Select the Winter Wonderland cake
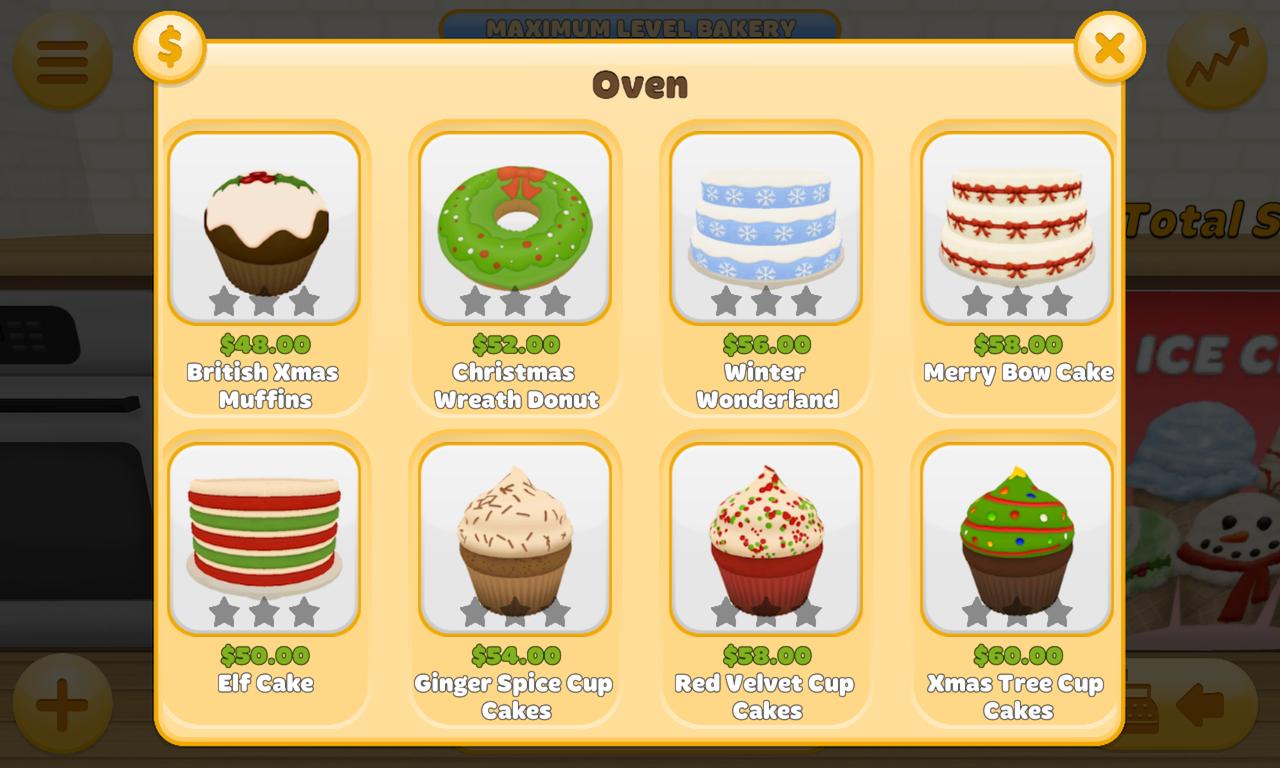 click(765, 225)
